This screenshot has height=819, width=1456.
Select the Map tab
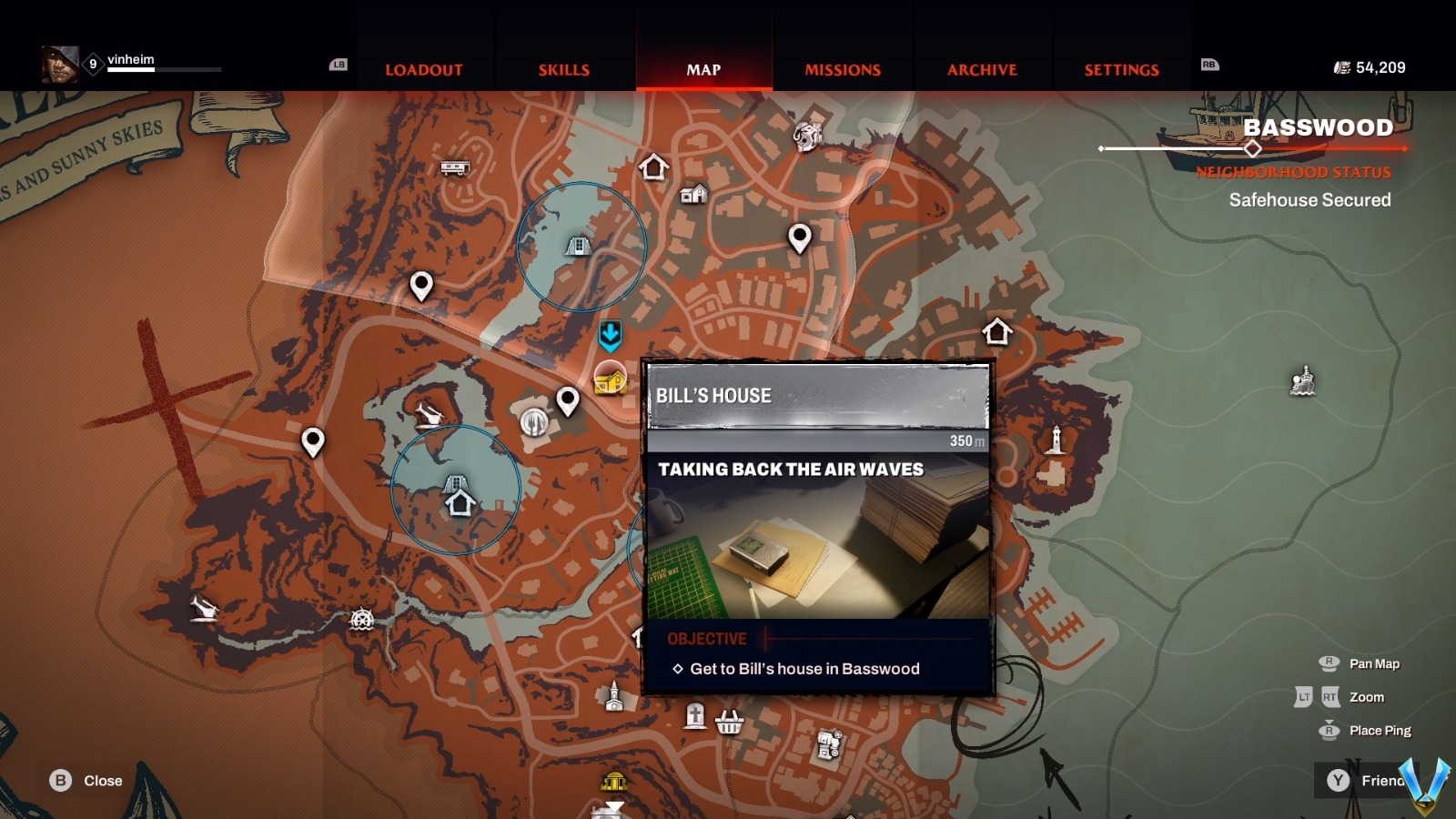[x=703, y=70]
